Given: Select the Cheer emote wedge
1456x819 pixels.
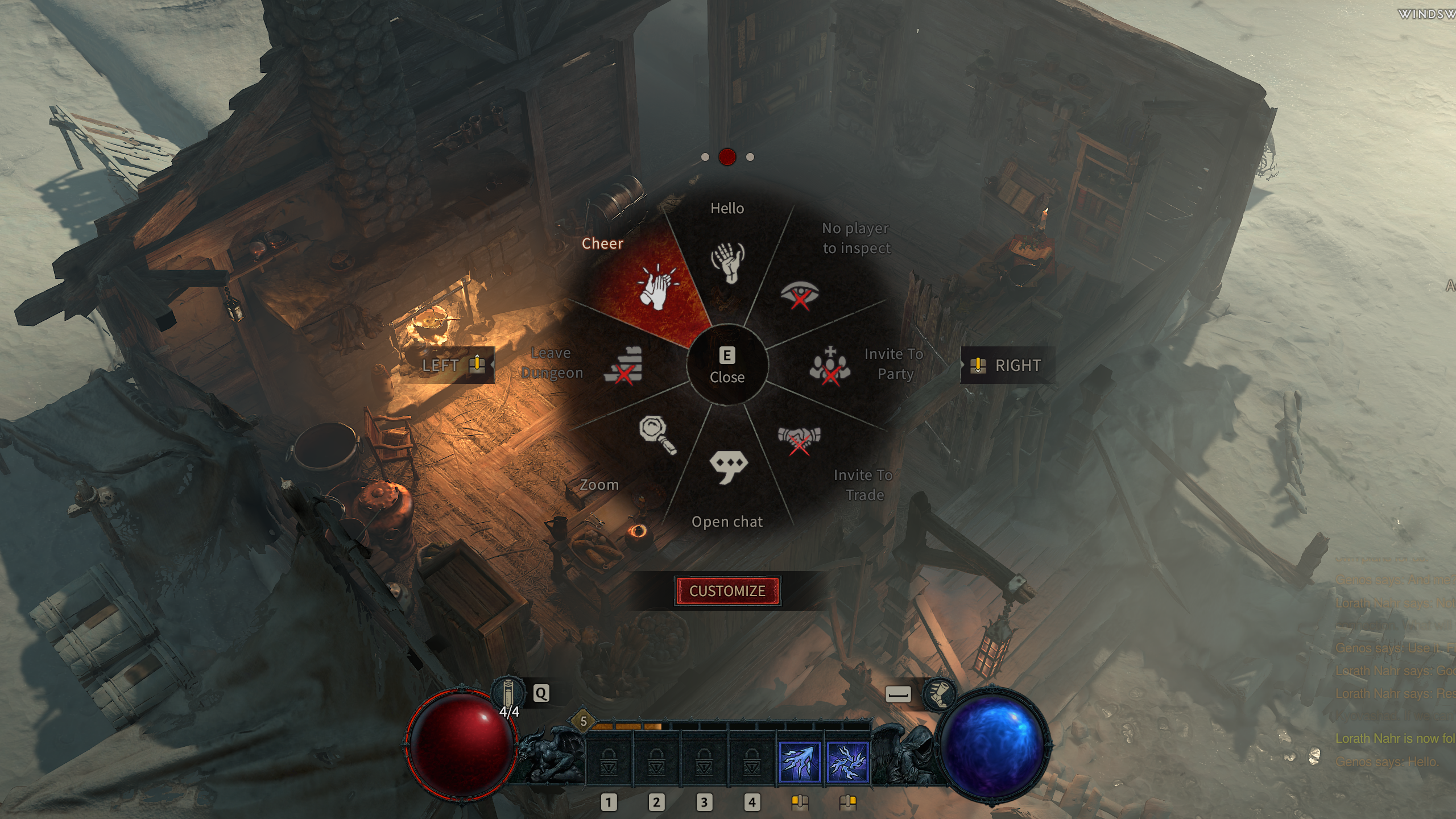Looking at the screenshot, I should pyautogui.click(x=654, y=288).
